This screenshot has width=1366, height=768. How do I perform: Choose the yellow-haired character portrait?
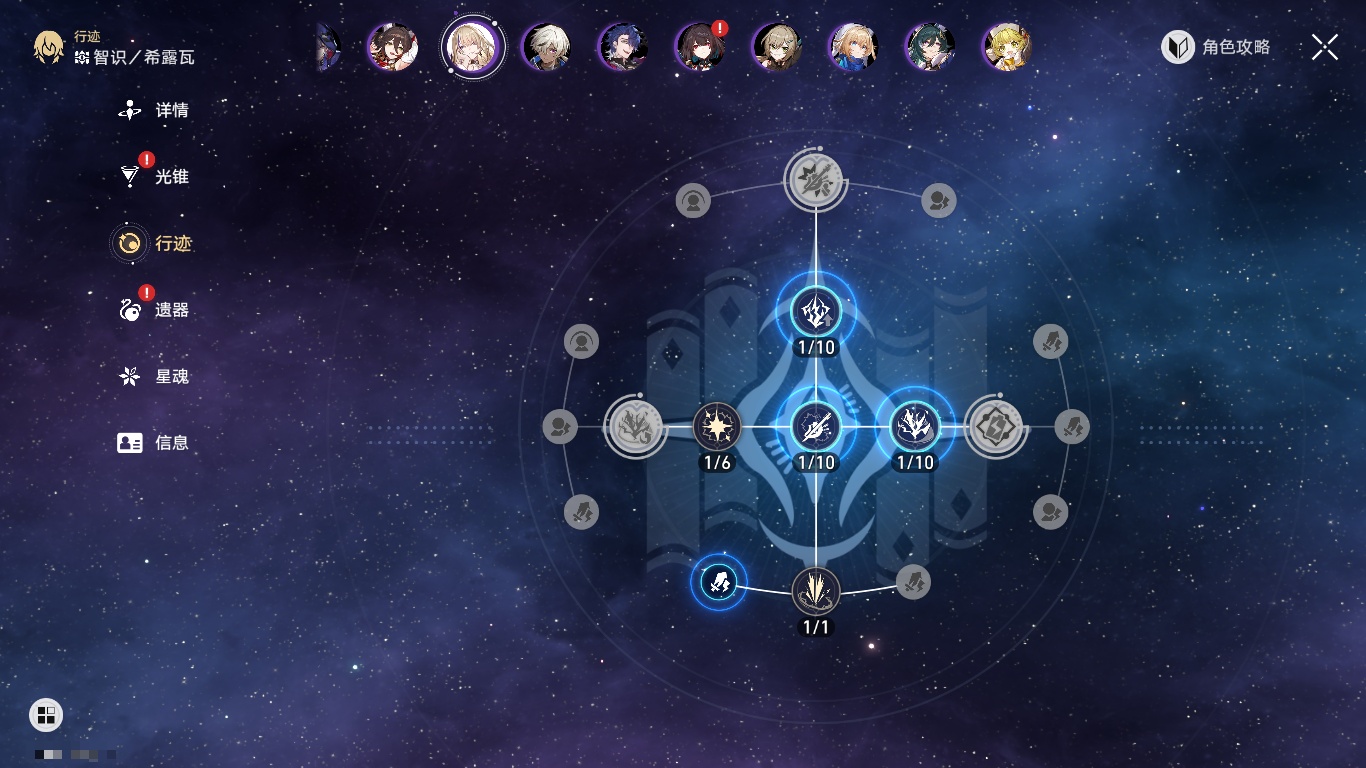click(1006, 47)
